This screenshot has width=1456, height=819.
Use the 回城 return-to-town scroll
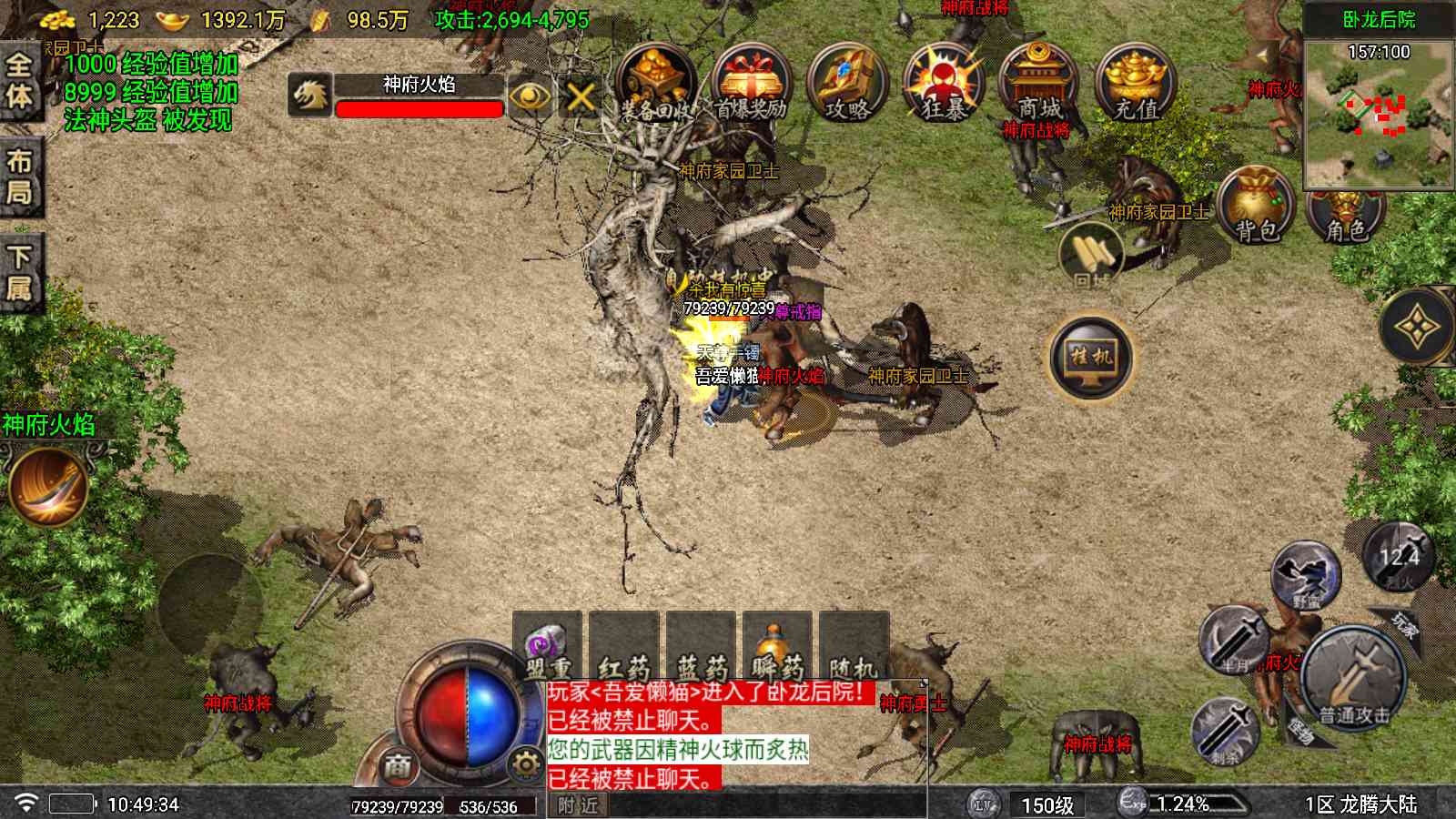1091,254
